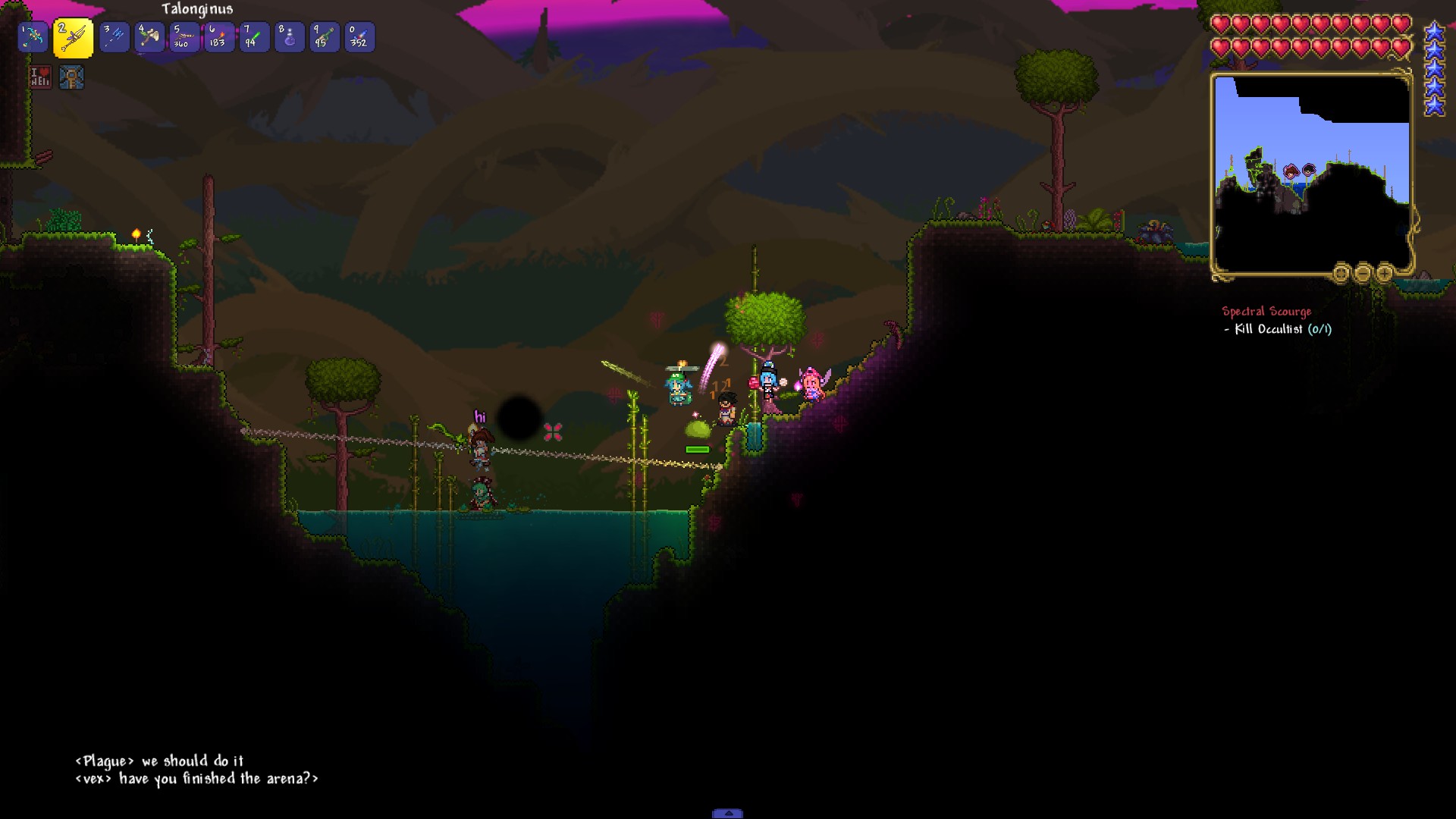The height and width of the screenshot is (819, 1456).
Task: Select the pickaxe in hotbar slot 1
Action: [33, 37]
